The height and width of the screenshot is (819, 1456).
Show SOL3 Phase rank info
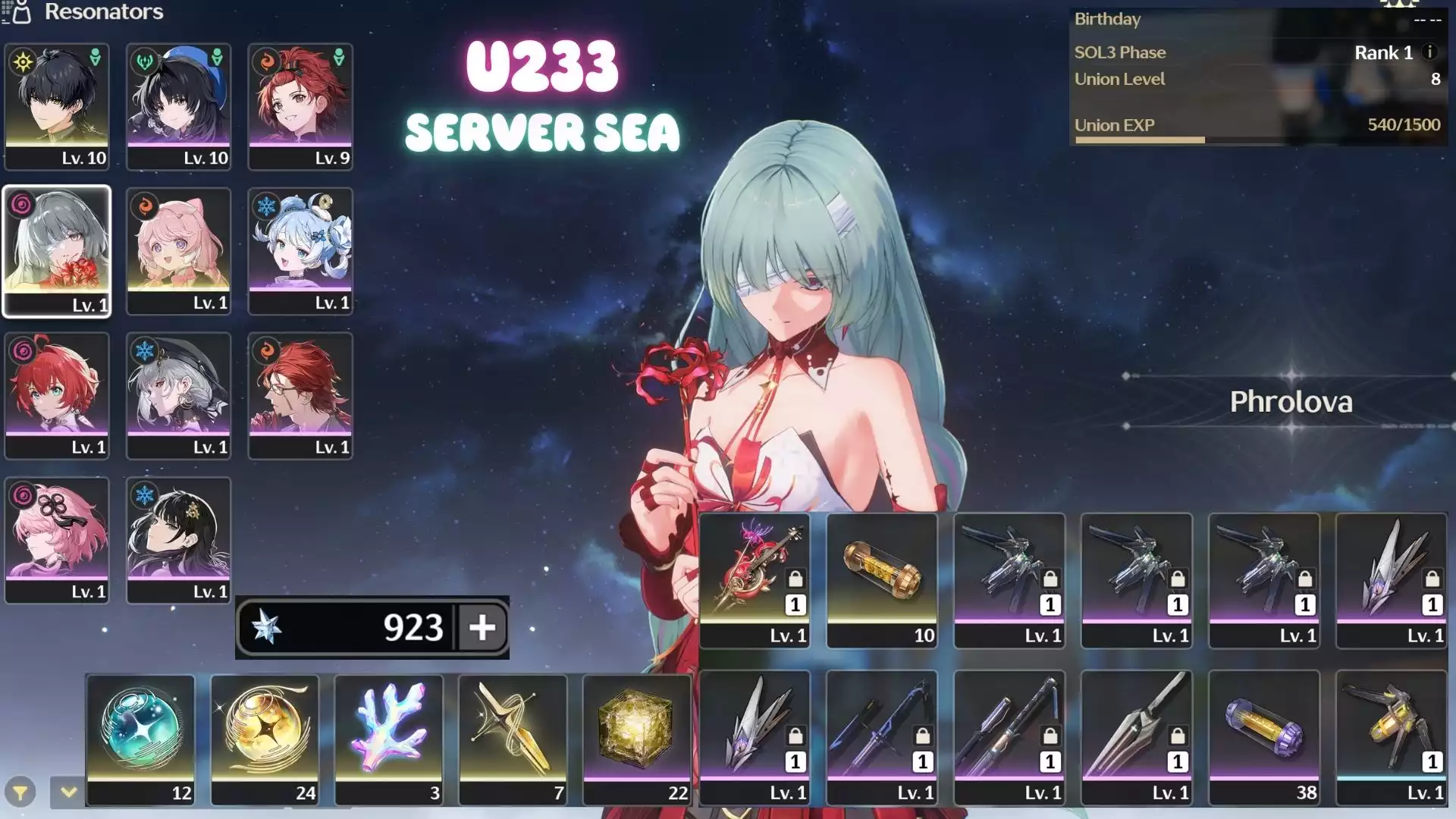point(1429,52)
